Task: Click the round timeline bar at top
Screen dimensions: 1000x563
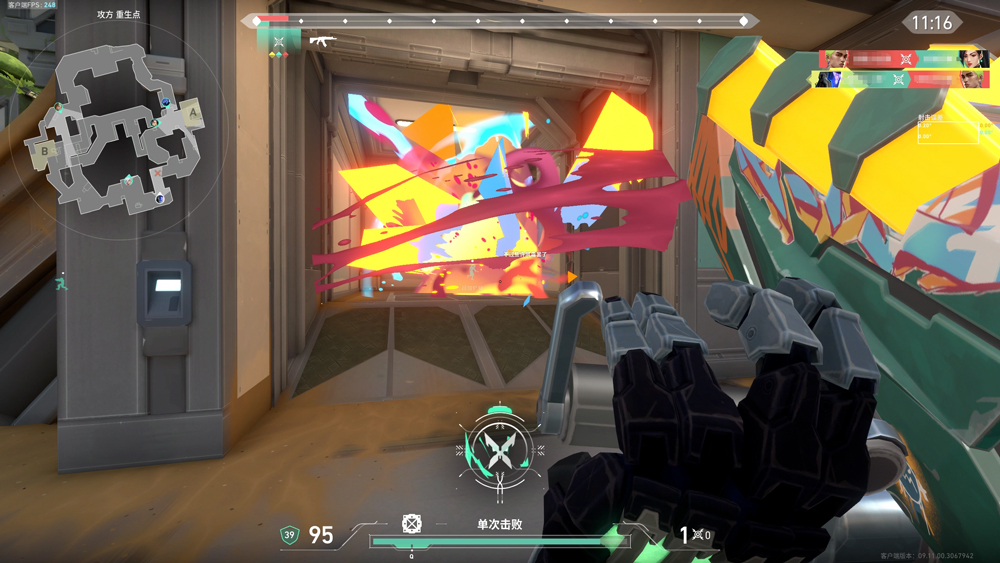Action: (499, 20)
